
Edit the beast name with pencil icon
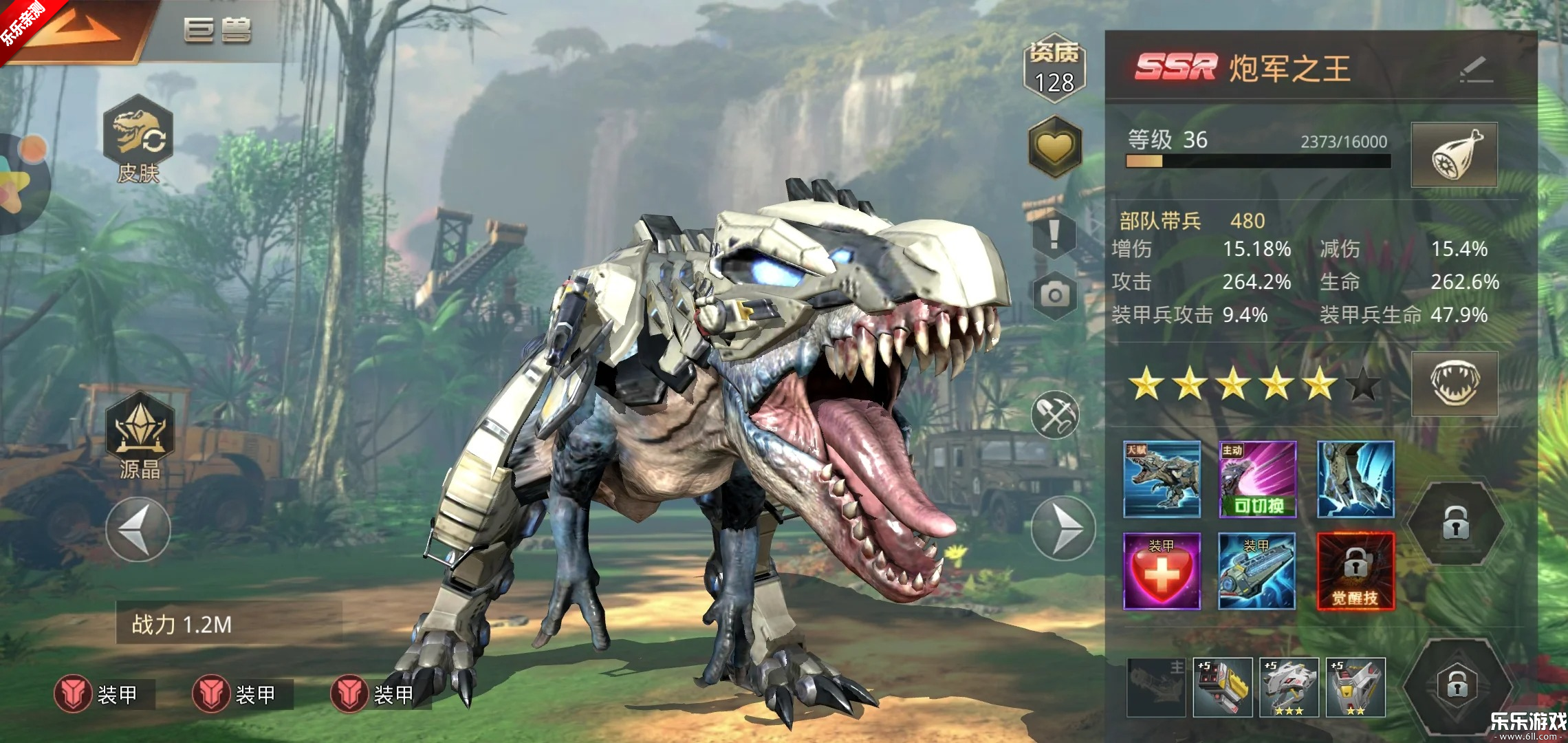click(x=1476, y=69)
